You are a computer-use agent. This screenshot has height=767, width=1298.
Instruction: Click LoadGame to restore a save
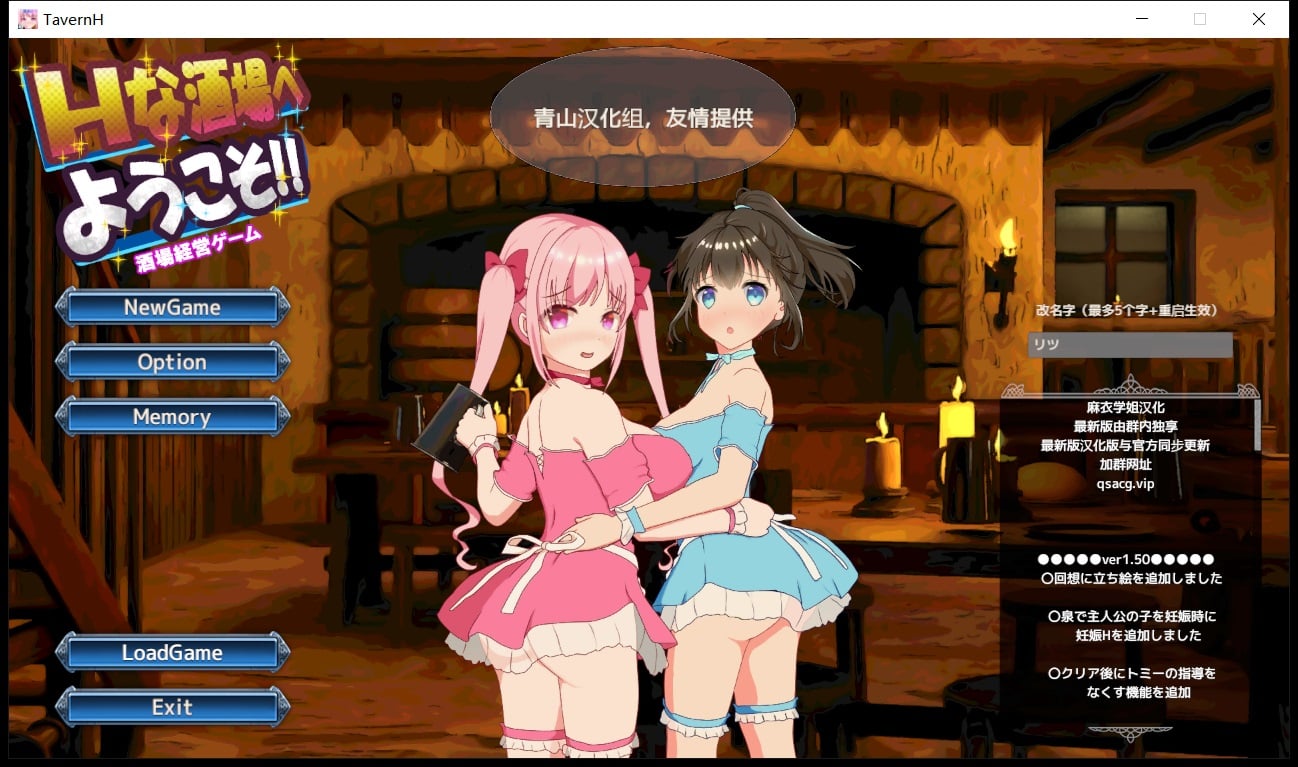point(171,652)
